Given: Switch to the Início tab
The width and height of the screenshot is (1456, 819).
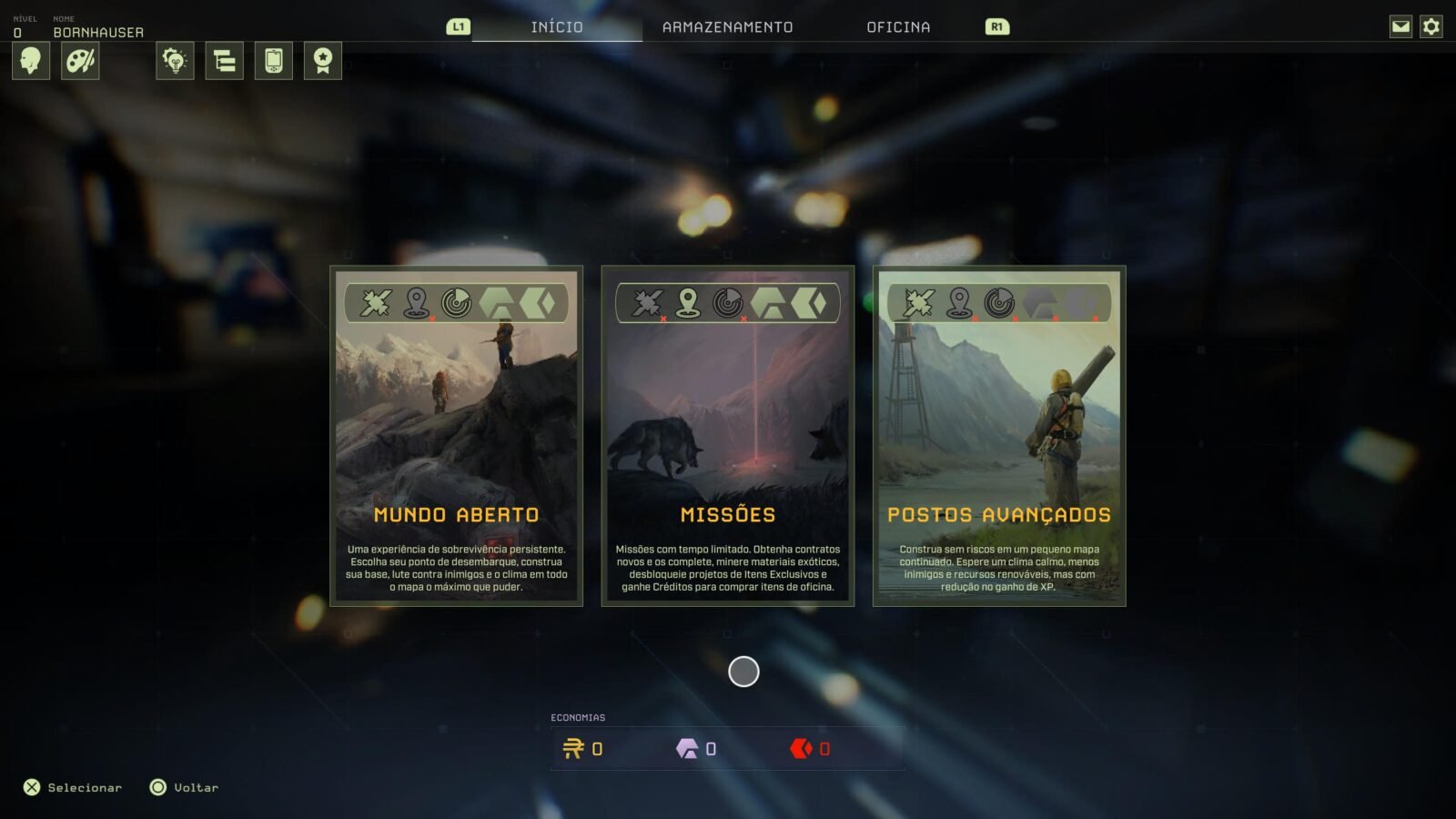Looking at the screenshot, I should (557, 27).
